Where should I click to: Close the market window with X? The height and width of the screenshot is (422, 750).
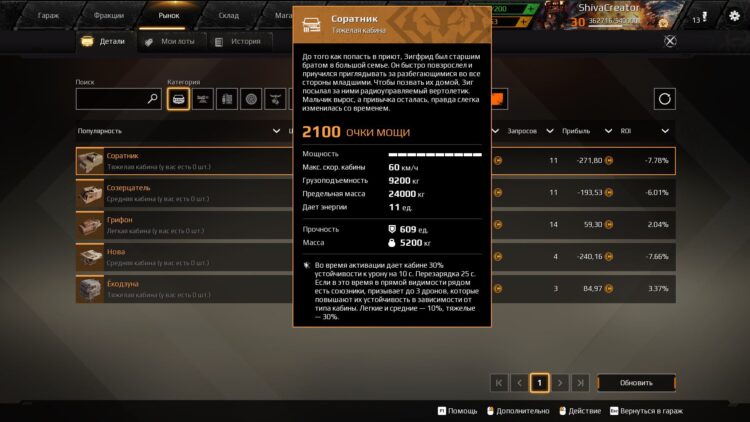pos(669,41)
